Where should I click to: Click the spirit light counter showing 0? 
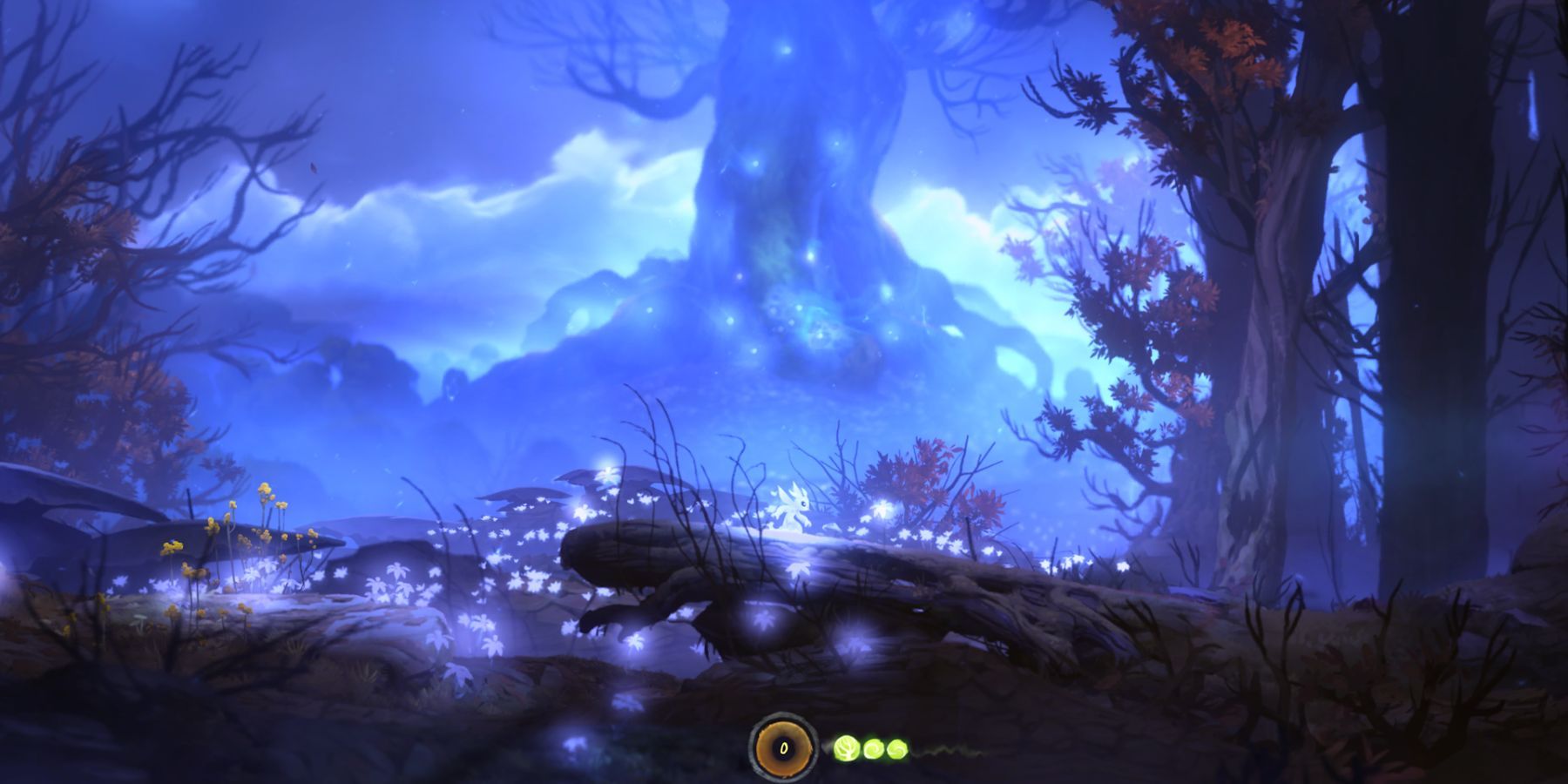click(x=783, y=747)
